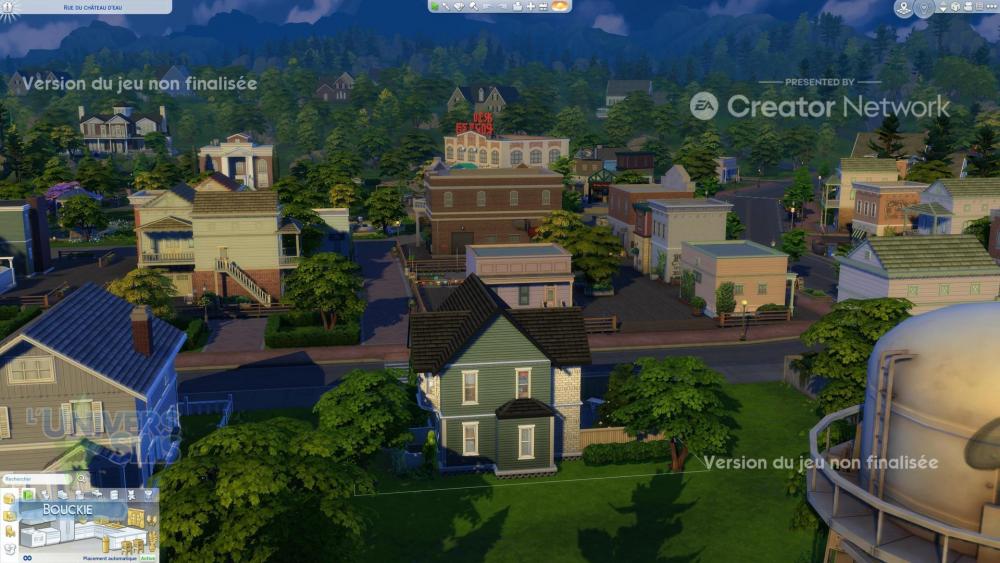Open the lightbulb lessons button
This screenshot has width=1000, height=563.
coord(924,8)
